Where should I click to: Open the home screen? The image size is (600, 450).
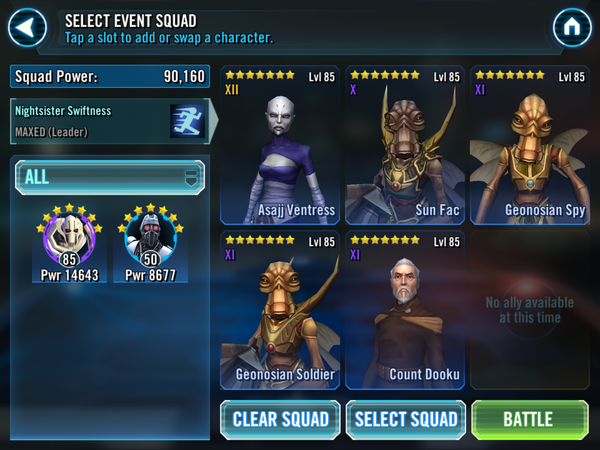[572, 27]
